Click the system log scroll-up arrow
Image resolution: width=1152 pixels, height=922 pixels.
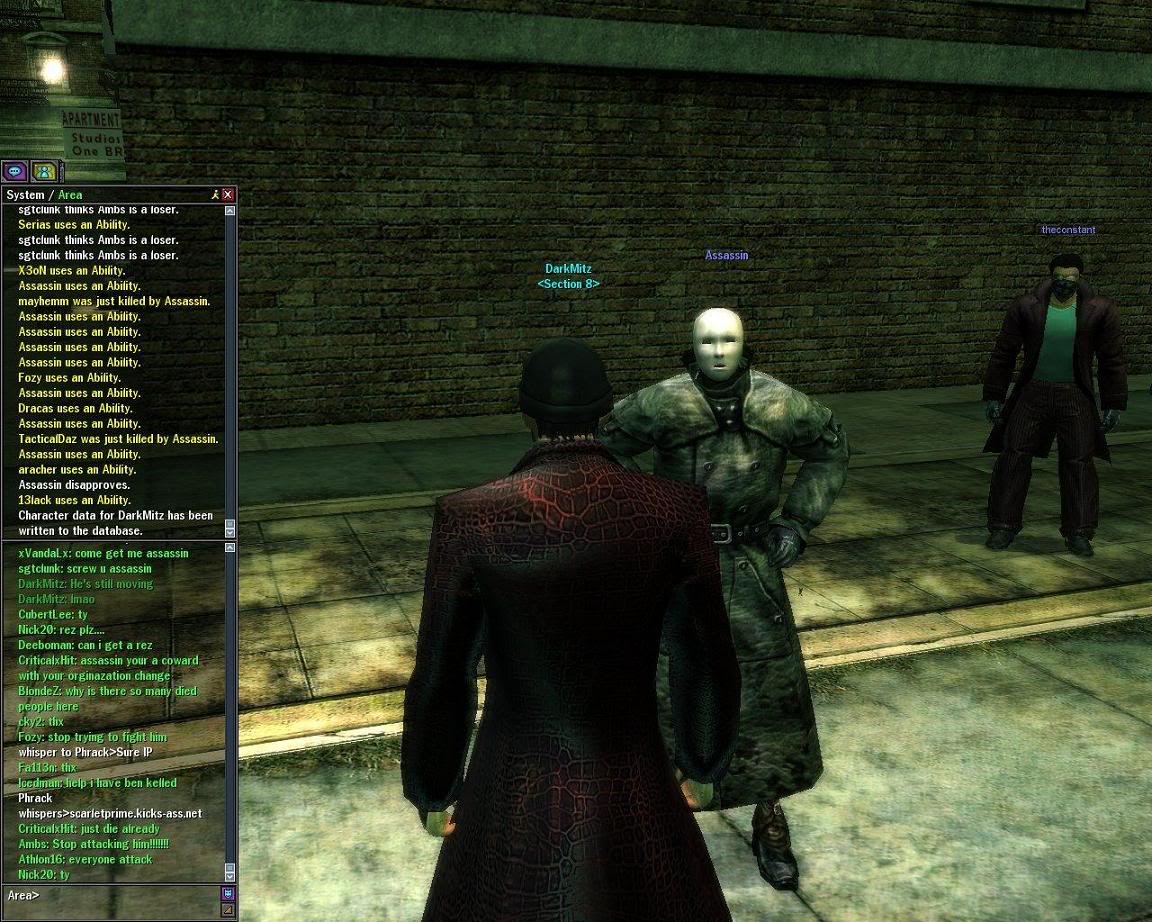(x=230, y=211)
